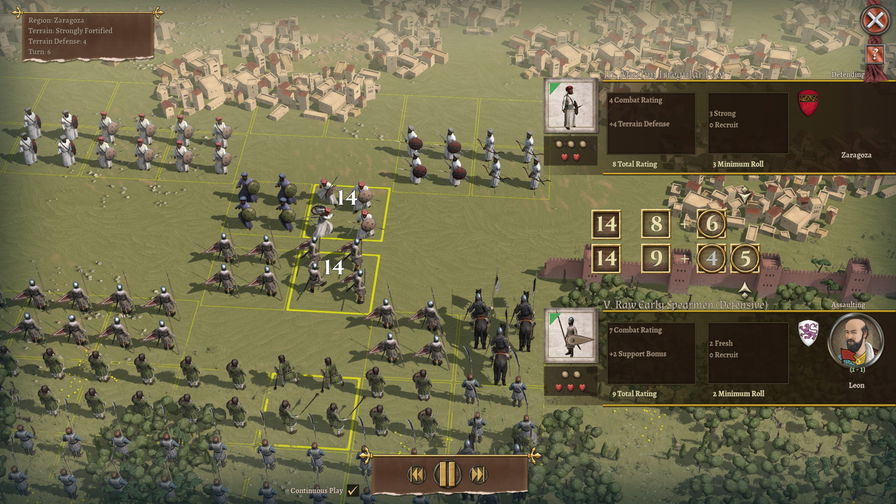Select the defending unit portrait card
Screen dimensions: 896x504
pos(569,107)
